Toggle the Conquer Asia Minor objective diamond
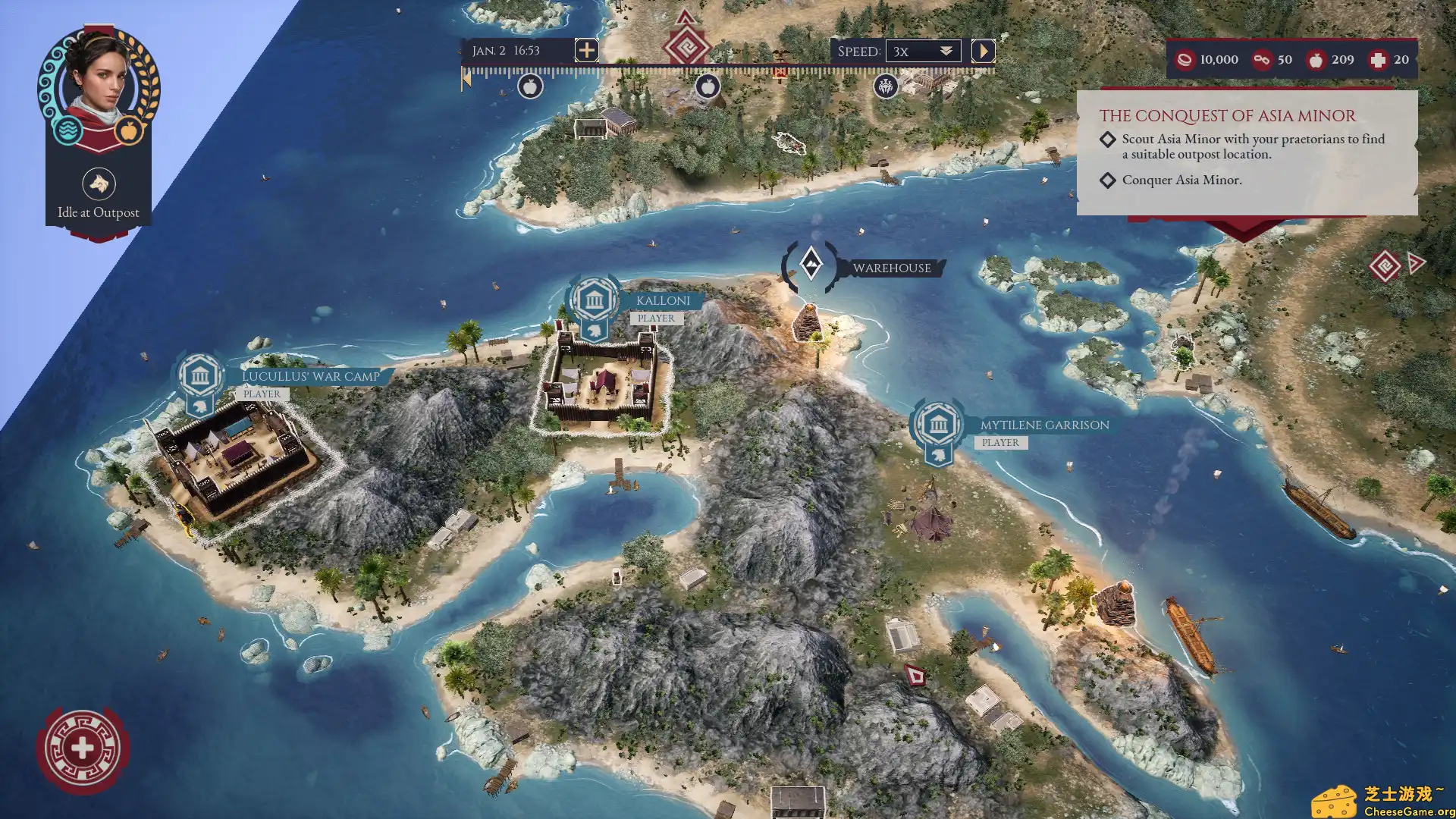Screen dimensions: 1456x819 coord(1108,180)
